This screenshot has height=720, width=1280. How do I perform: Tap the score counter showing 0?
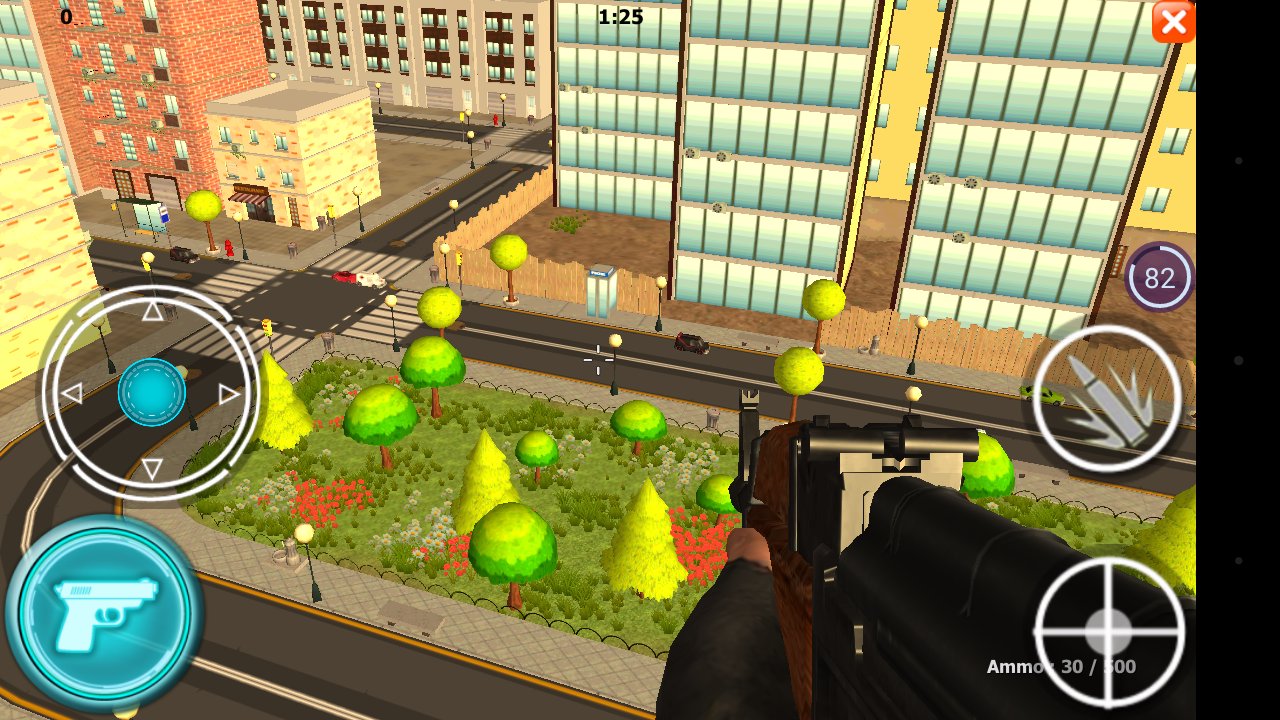pyautogui.click(x=66, y=16)
